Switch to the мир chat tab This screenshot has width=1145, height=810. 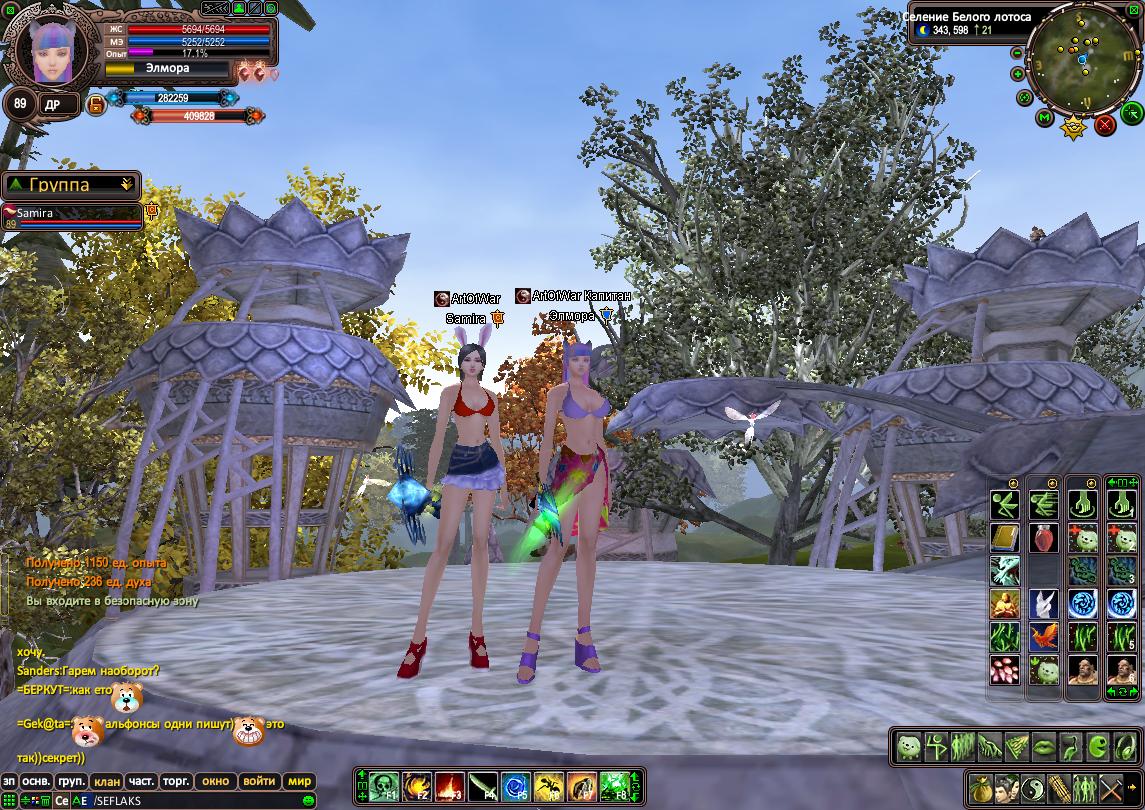click(299, 780)
